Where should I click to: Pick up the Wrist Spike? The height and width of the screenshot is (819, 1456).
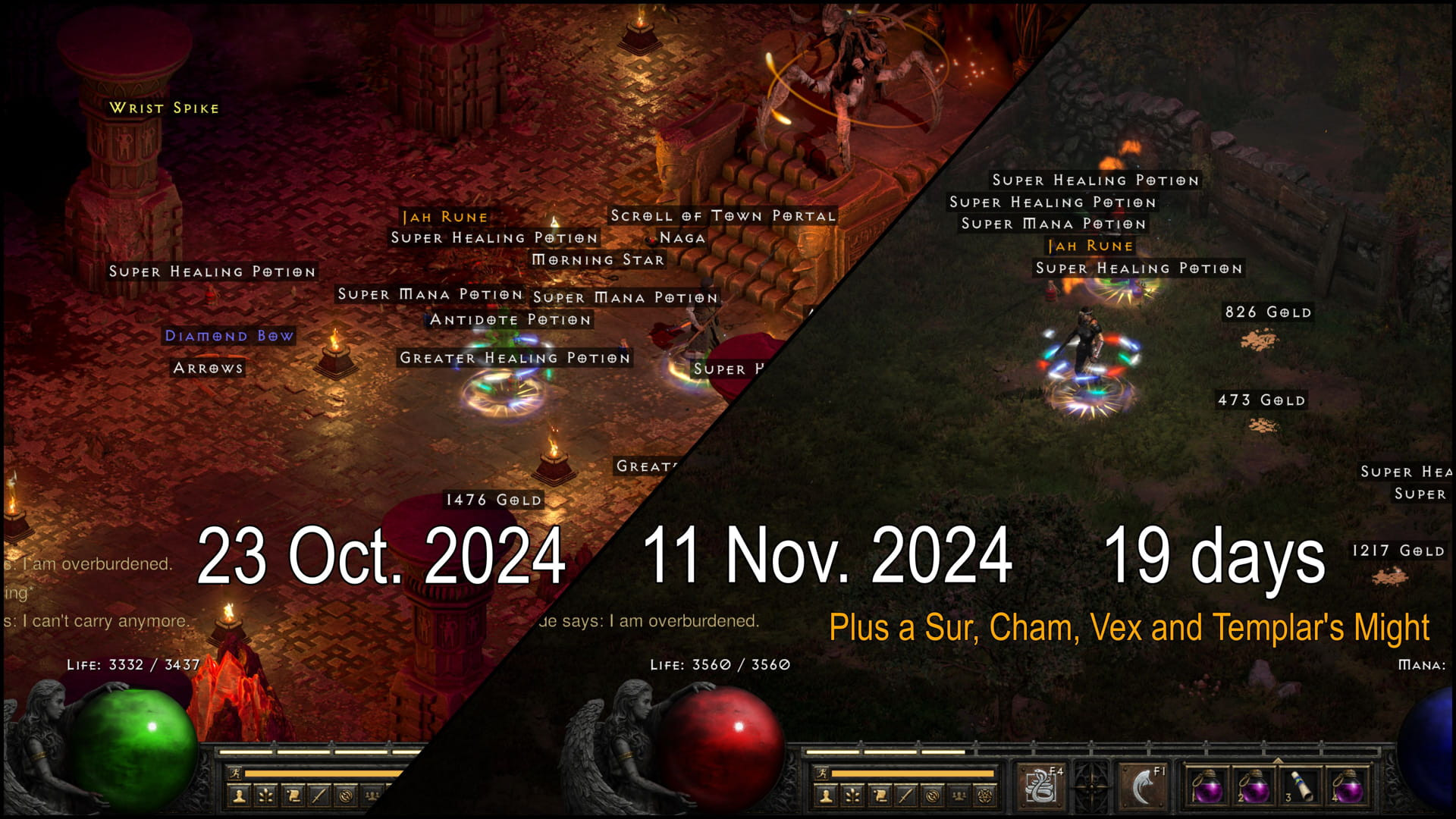[x=164, y=108]
